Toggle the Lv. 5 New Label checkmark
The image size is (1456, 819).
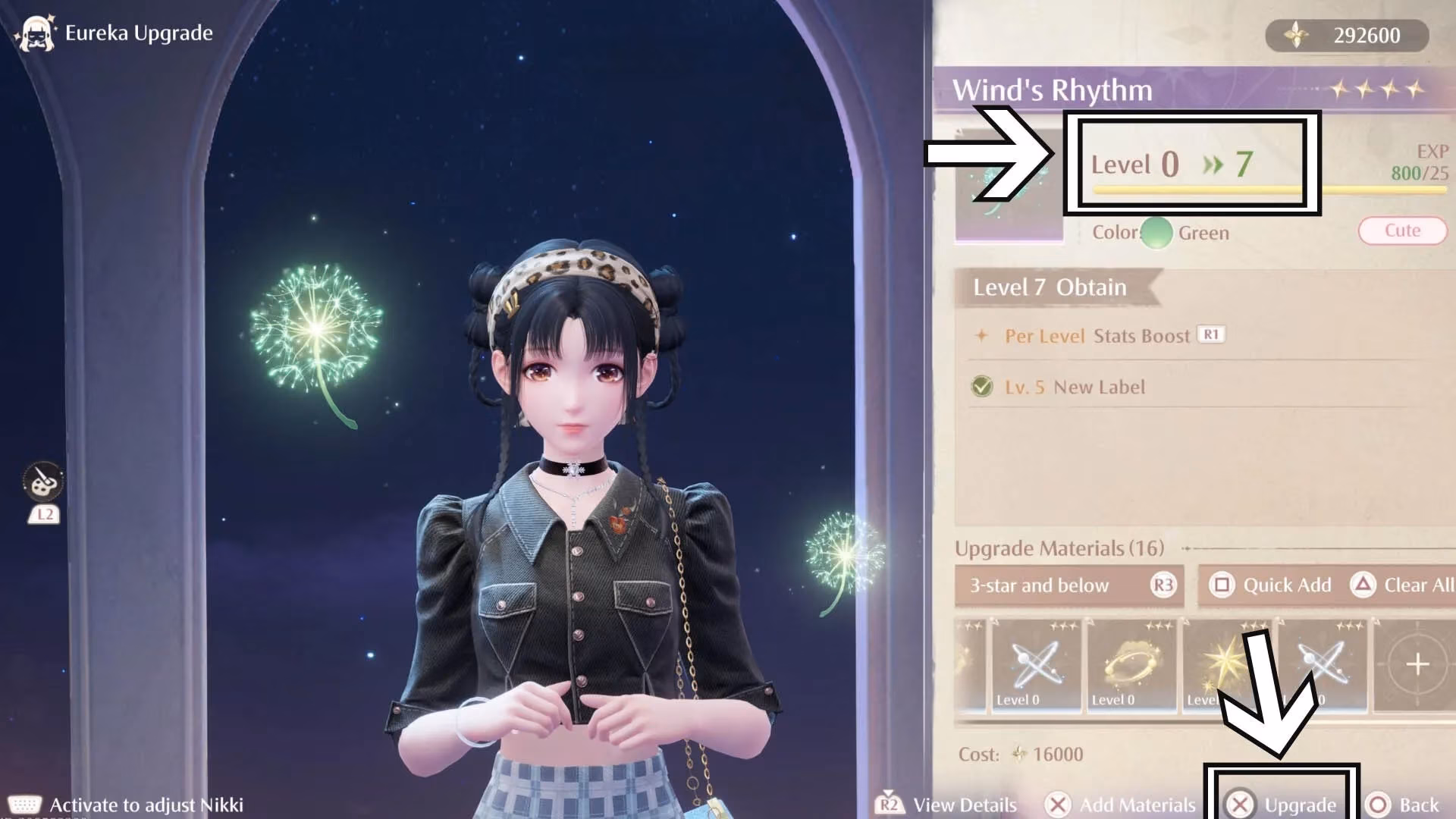click(981, 387)
